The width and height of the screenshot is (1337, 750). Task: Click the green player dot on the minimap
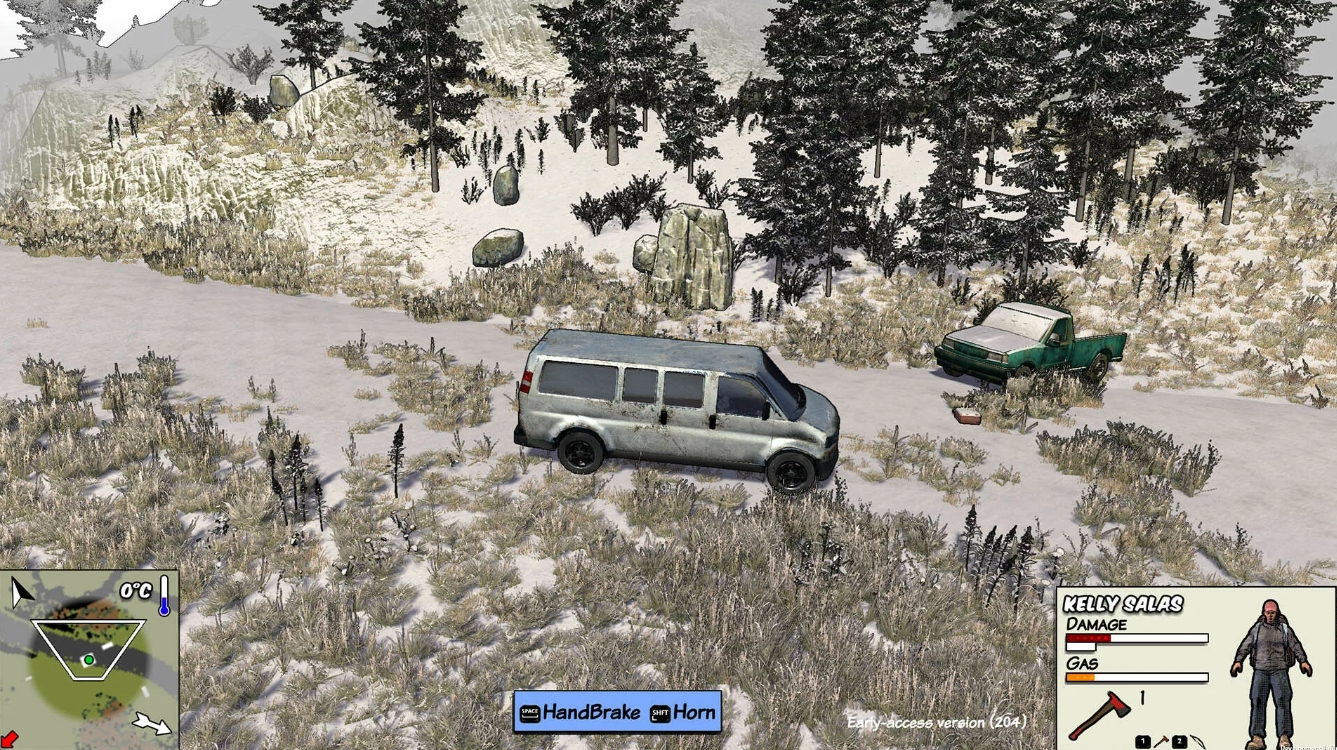(x=89, y=659)
